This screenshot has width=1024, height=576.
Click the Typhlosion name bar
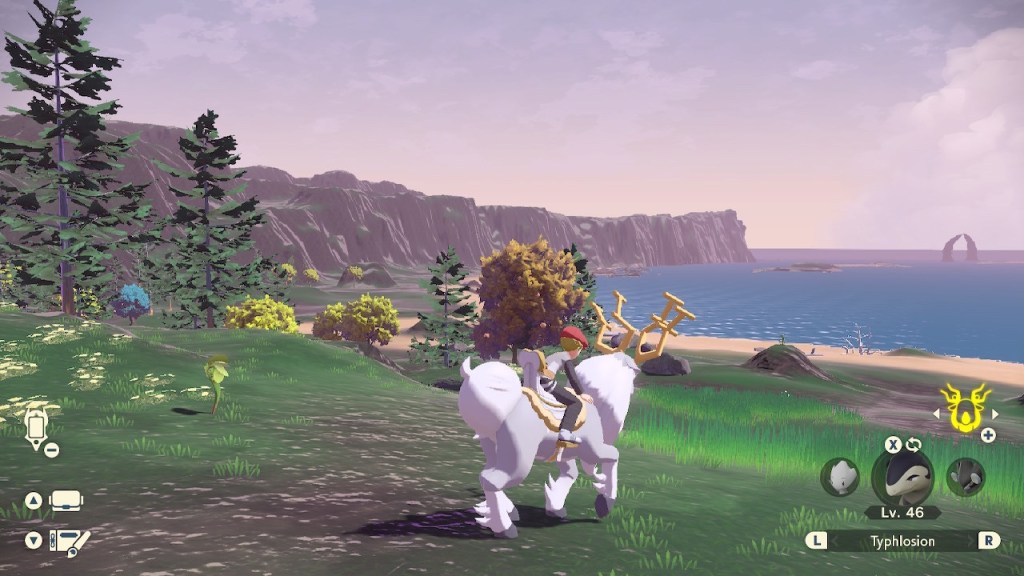coord(903,541)
